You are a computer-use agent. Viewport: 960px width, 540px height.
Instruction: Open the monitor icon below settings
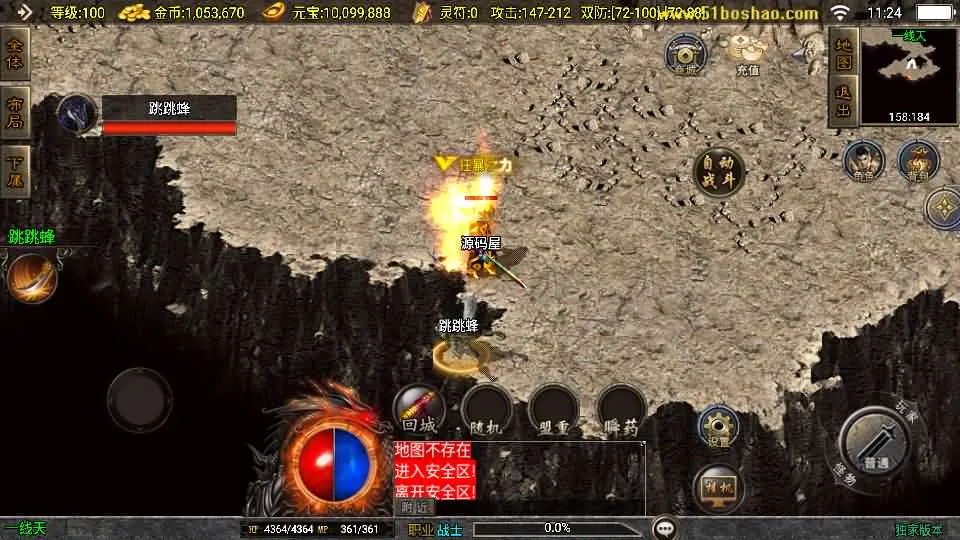pyautogui.click(x=716, y=488)
